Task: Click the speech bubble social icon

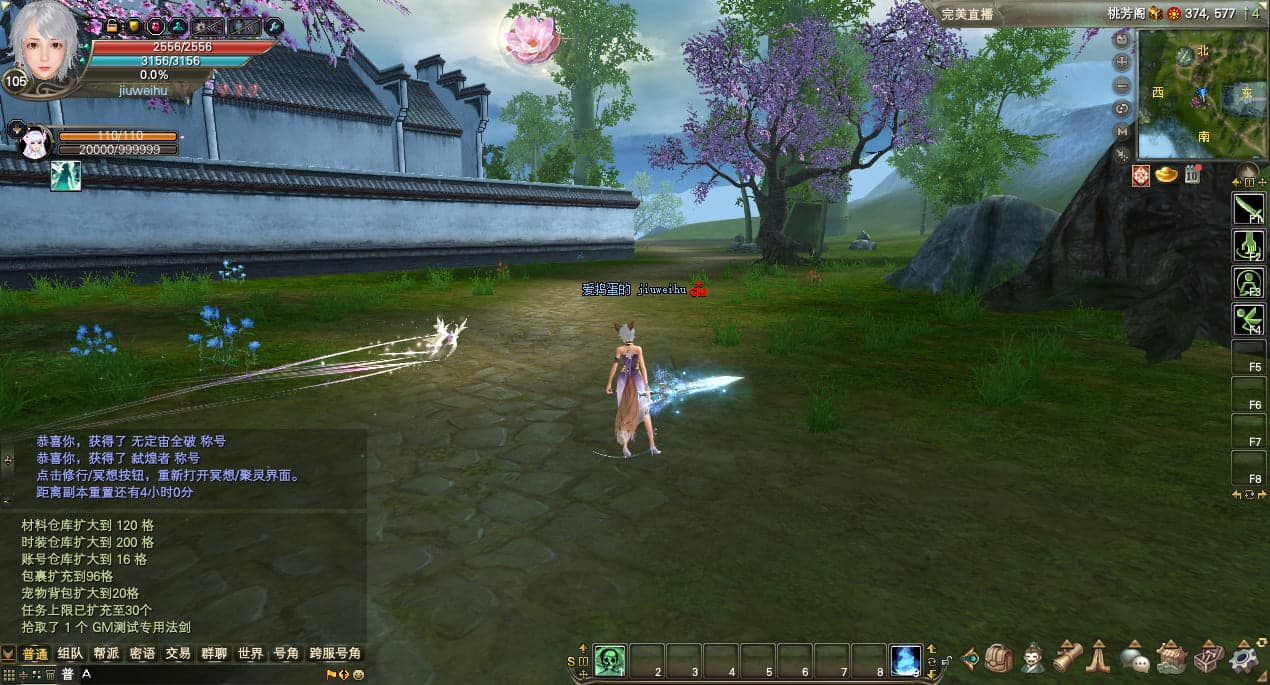Action: (x=1134, y=657)
